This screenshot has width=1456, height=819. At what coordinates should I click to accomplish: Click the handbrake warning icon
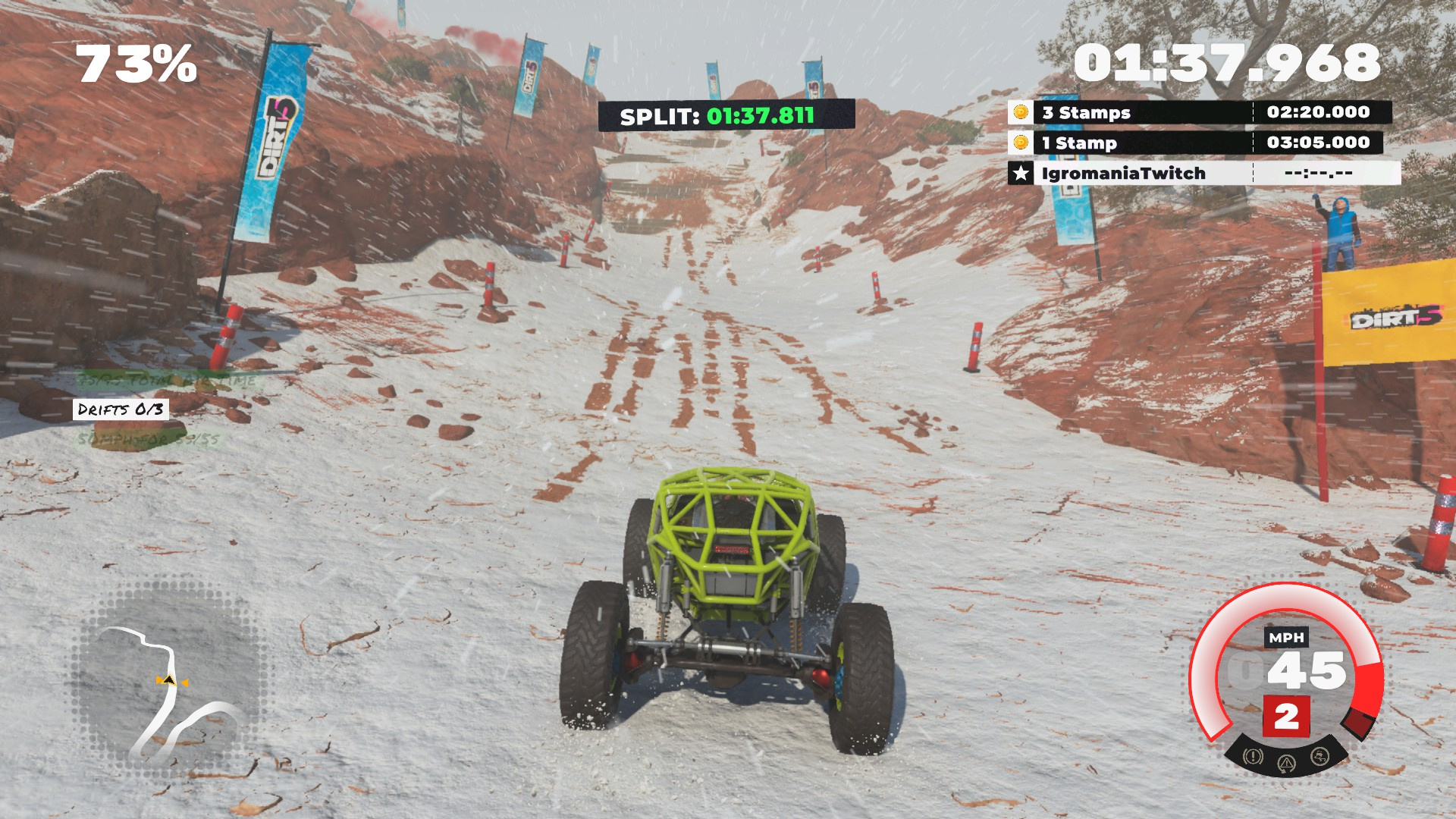tap(1253, 756)
